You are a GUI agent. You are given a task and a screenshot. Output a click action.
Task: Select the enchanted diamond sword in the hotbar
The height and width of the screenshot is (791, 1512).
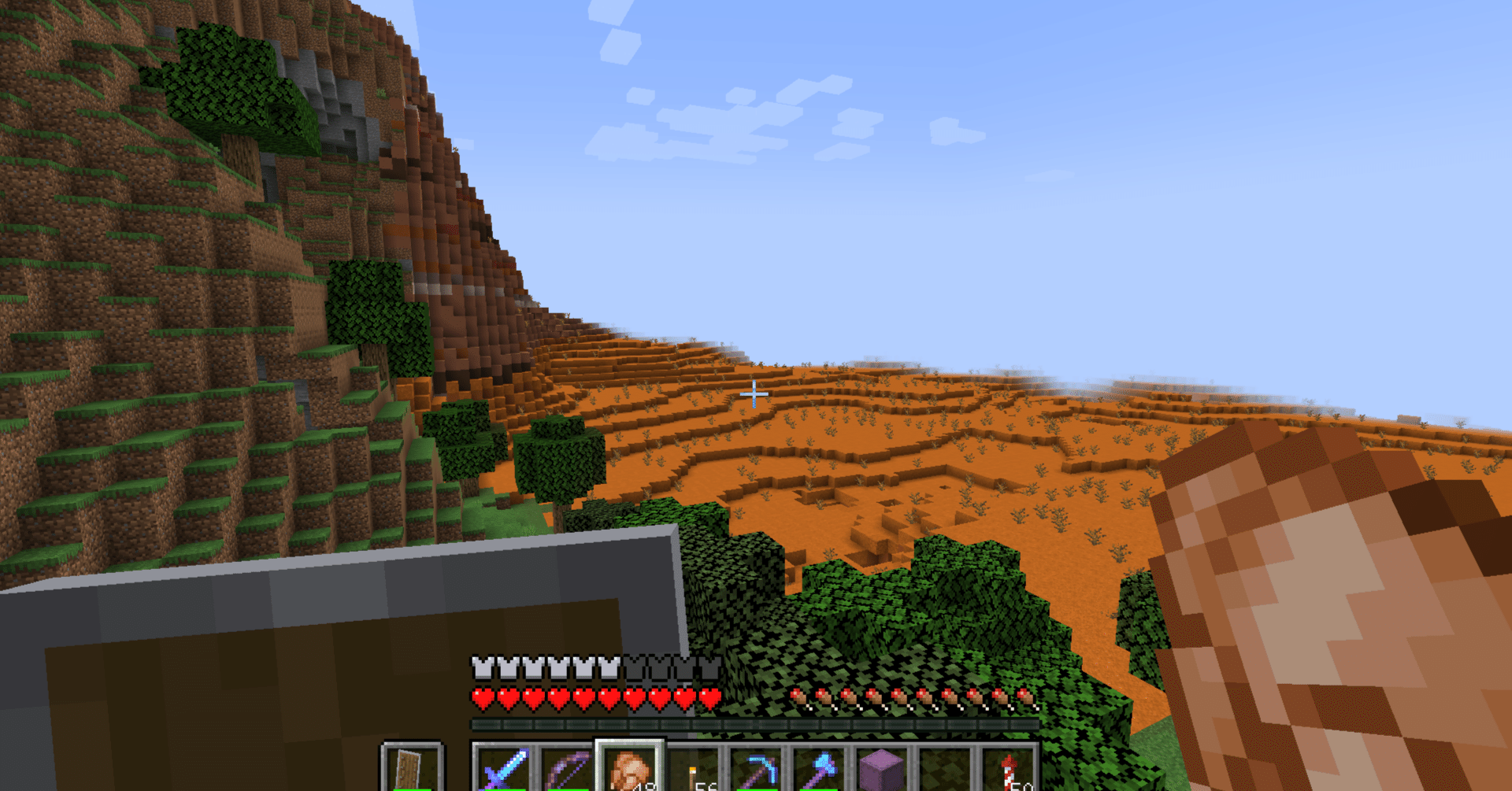(503, 770)
